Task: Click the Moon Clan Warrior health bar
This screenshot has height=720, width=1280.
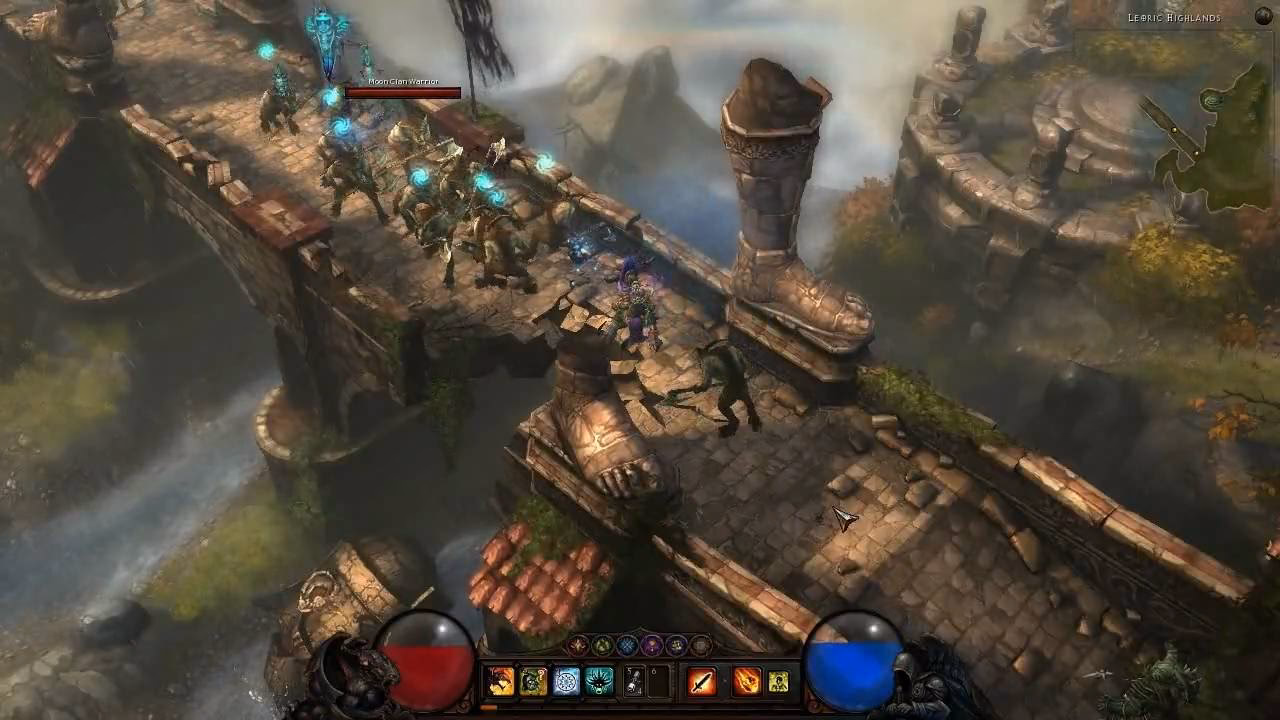Action: tap(403, 93)
